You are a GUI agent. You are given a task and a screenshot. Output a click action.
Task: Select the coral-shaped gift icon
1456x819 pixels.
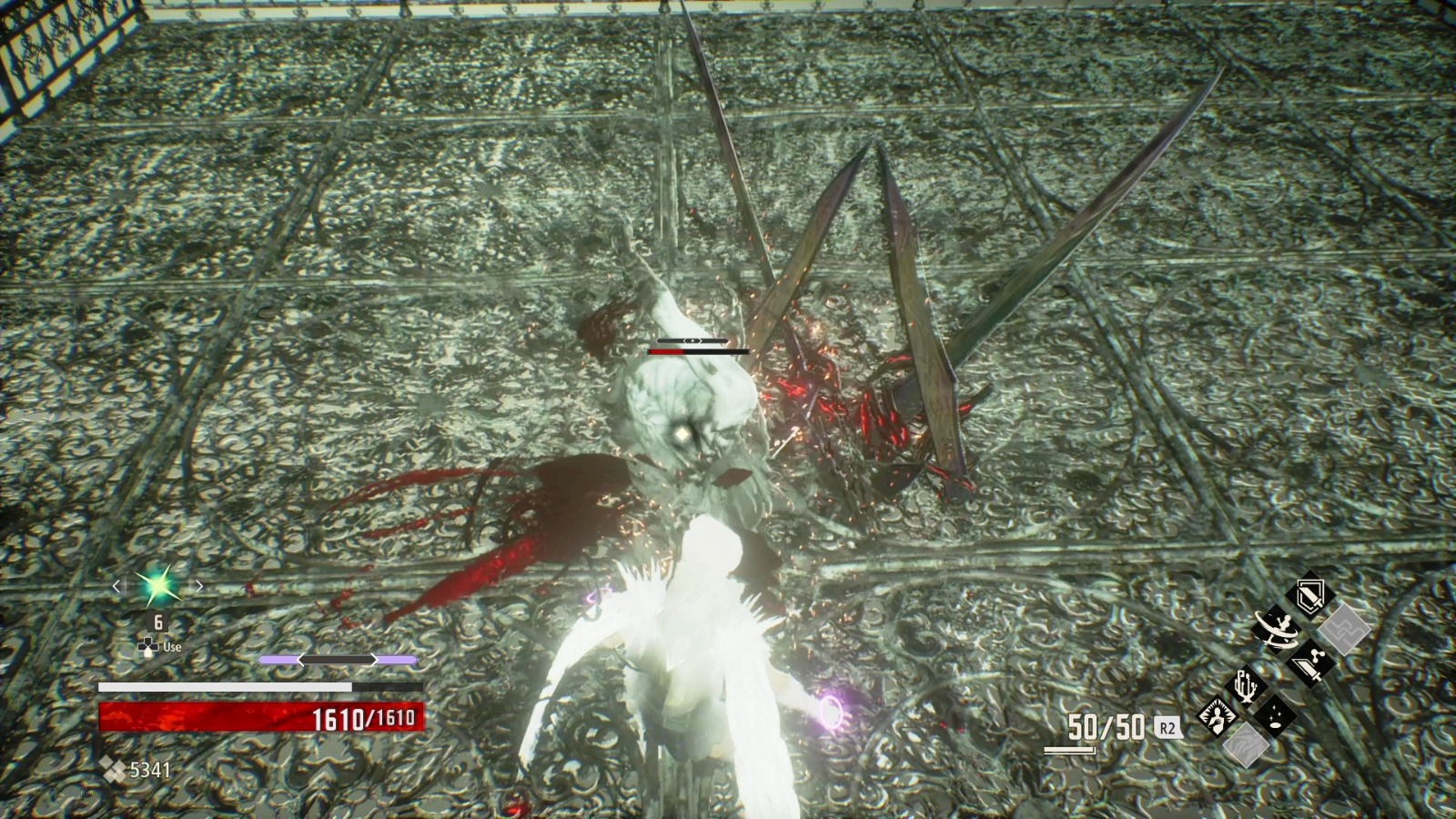(x=1245, y=687)
